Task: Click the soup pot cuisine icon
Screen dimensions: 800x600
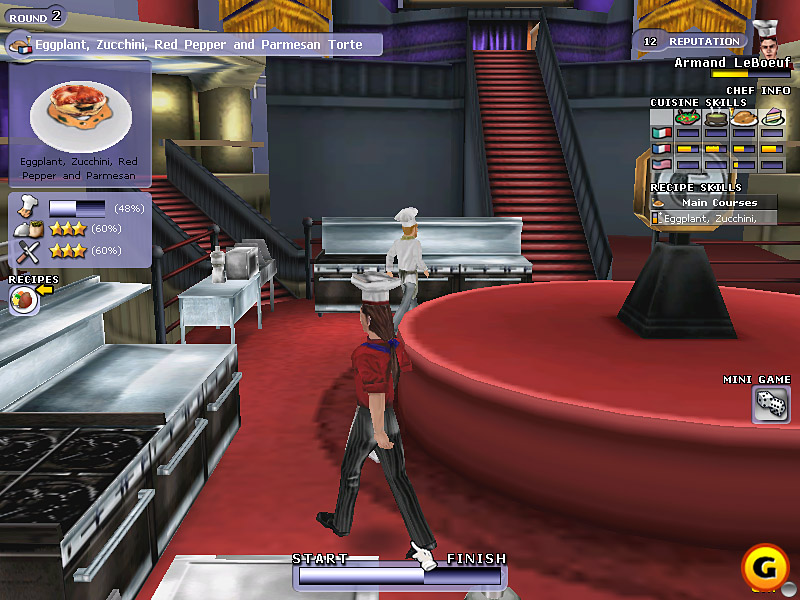Action: coord(715,118)
